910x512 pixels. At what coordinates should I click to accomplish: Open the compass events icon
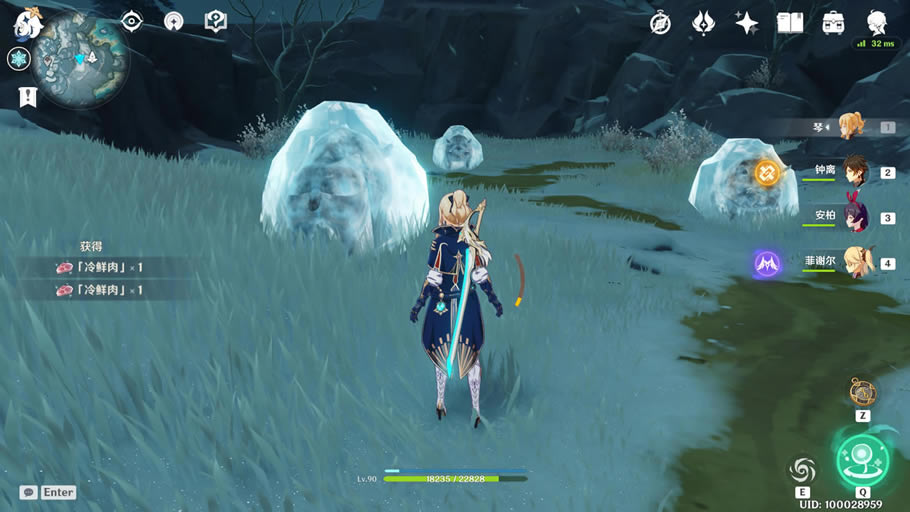tap(660, 23)
